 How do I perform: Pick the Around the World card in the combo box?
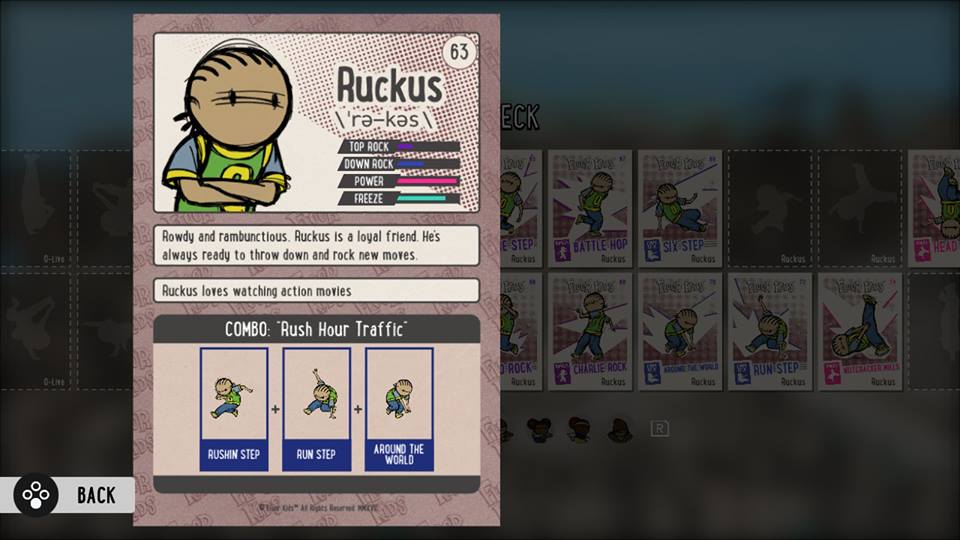coord(399,408)
